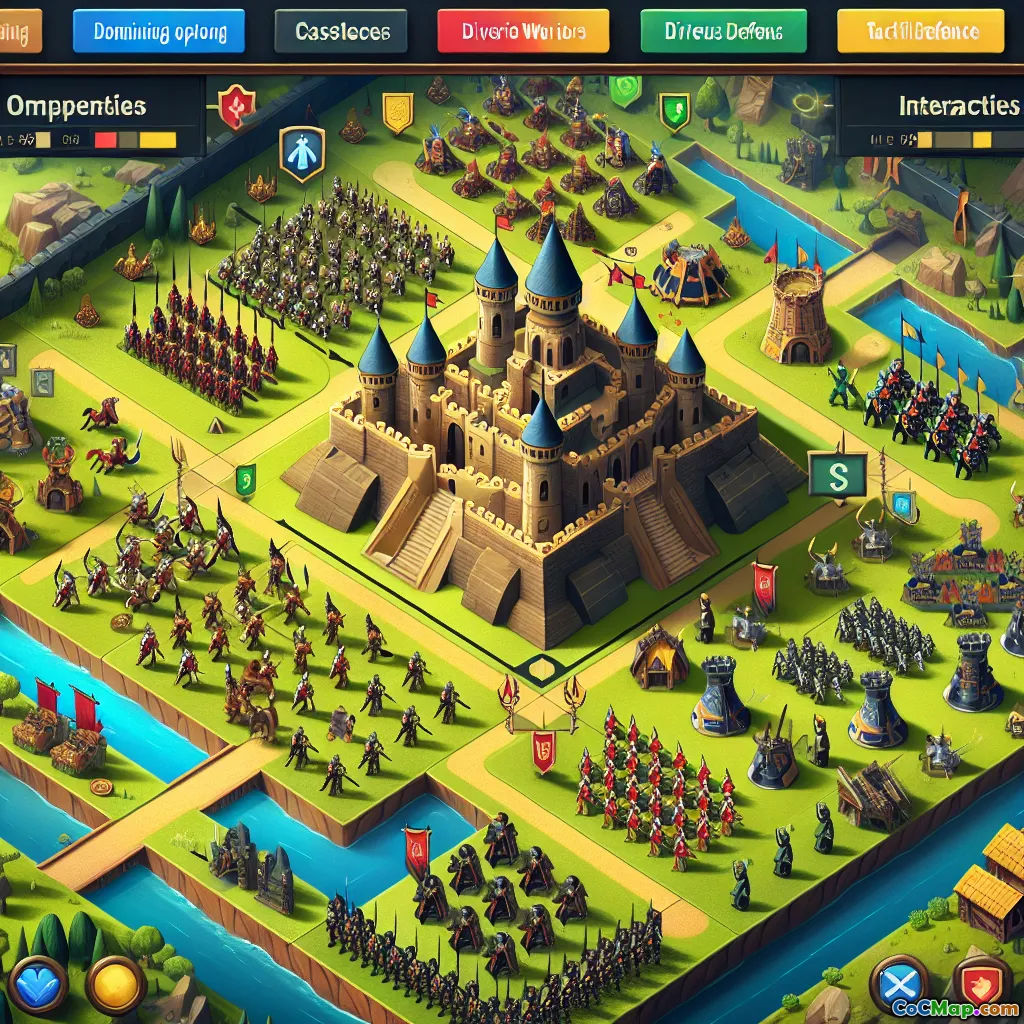Viewport: 1024px width, 1024px height.
Task: Activate the red shield button
Action: point(982,982)
